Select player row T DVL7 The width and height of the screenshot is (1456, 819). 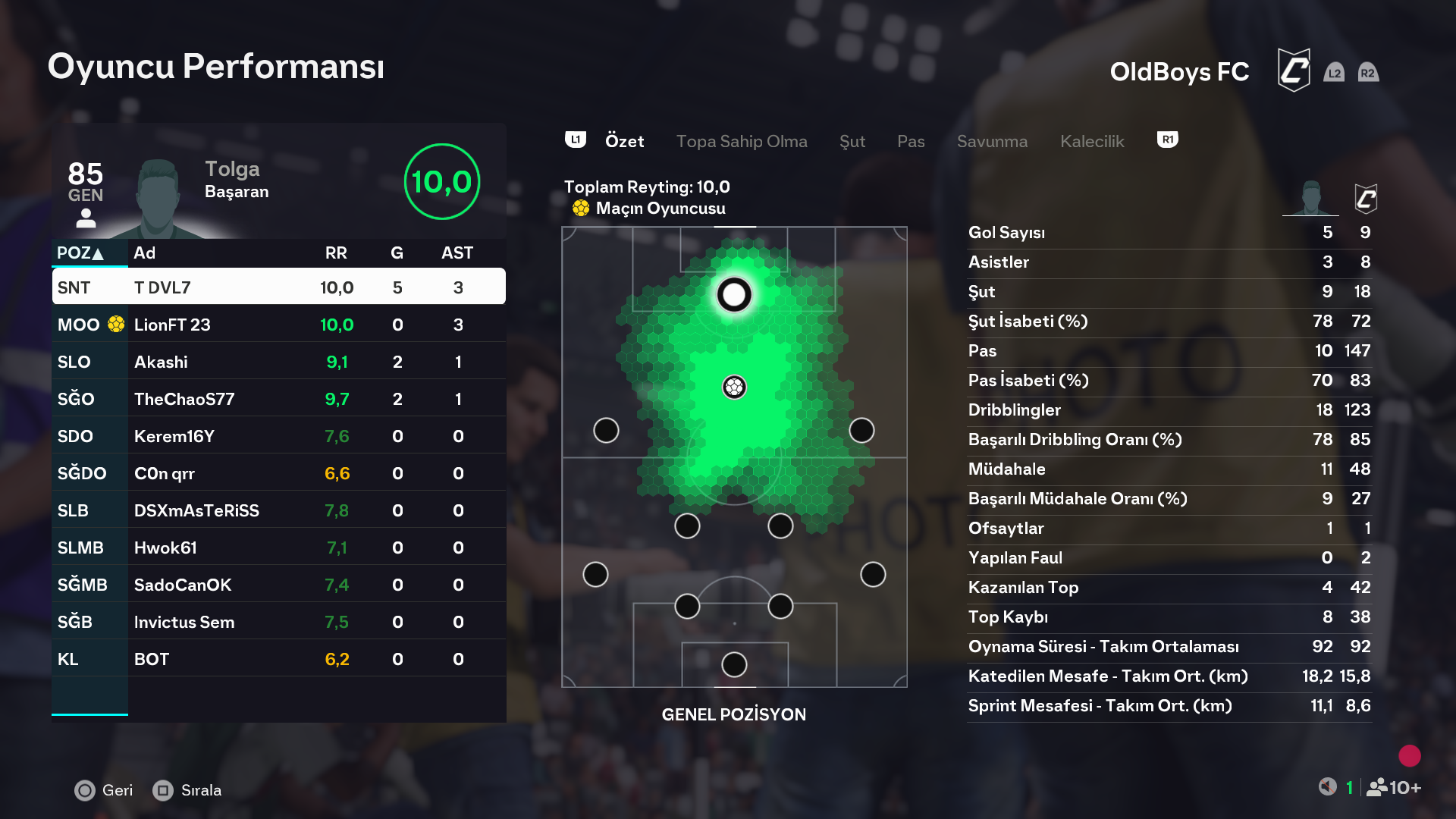278,287
